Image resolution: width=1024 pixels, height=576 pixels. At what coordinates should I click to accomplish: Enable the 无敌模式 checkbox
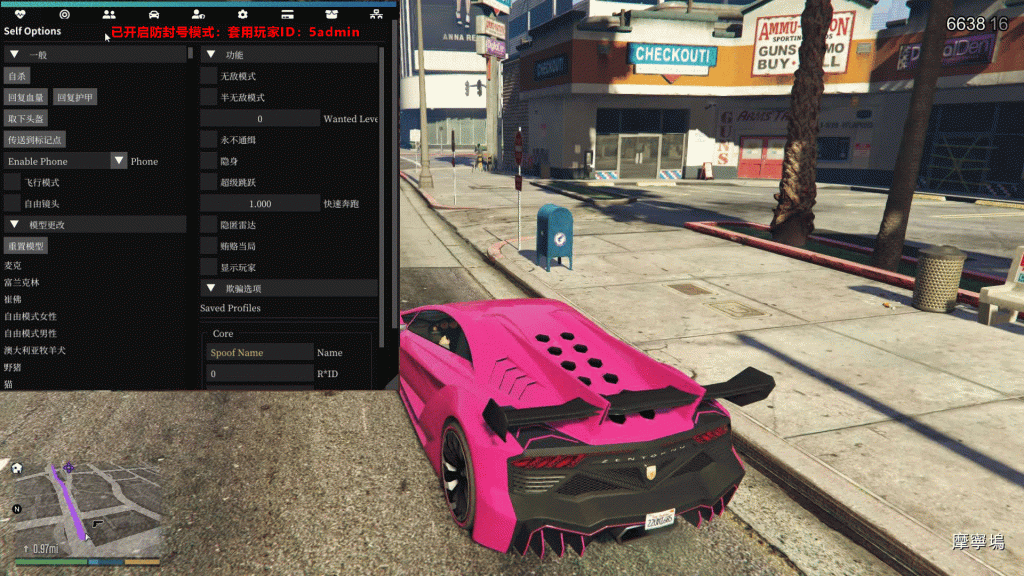tap(209, 76)
